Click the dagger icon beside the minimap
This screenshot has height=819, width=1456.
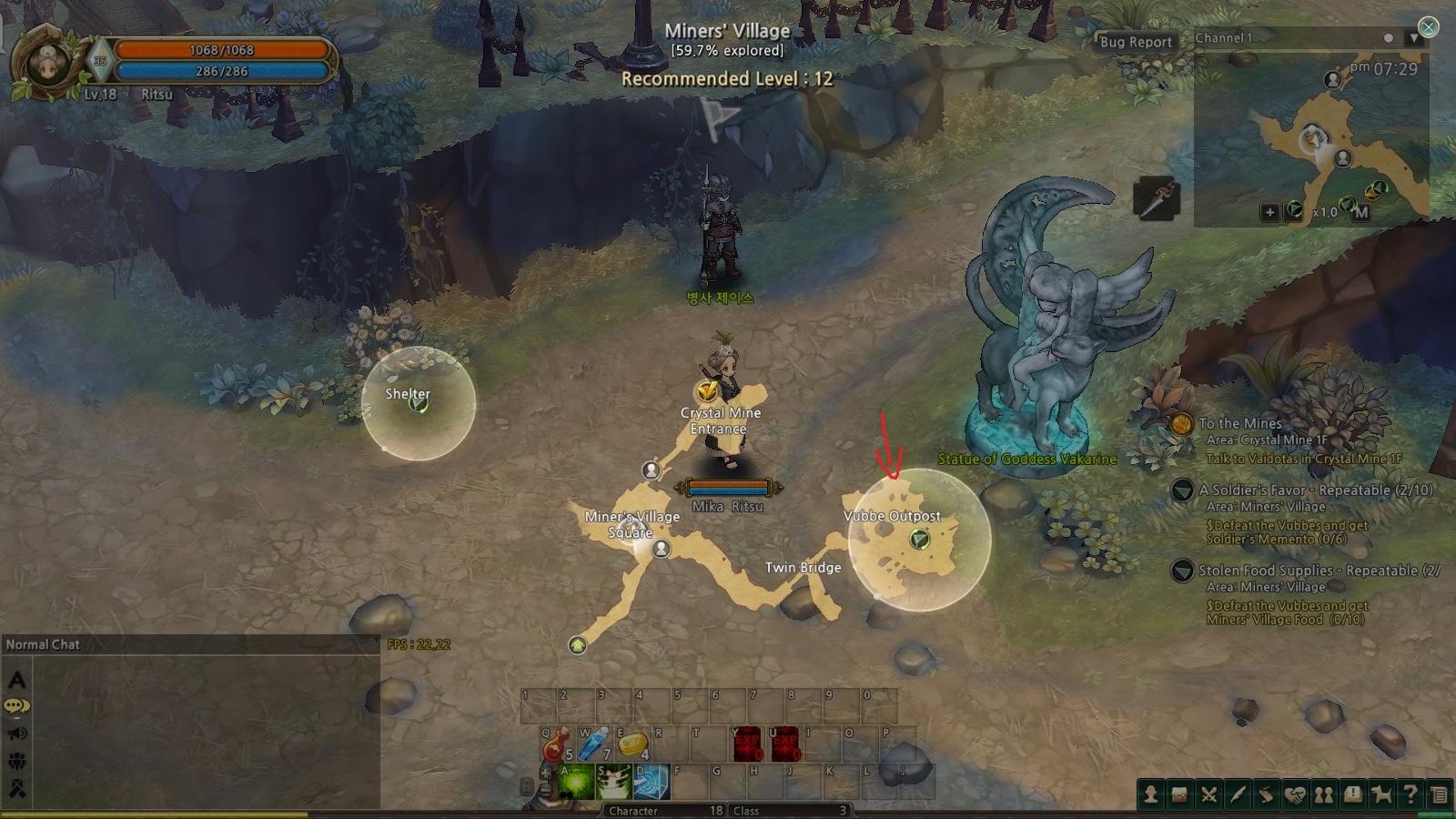[x=1157, y=198]
